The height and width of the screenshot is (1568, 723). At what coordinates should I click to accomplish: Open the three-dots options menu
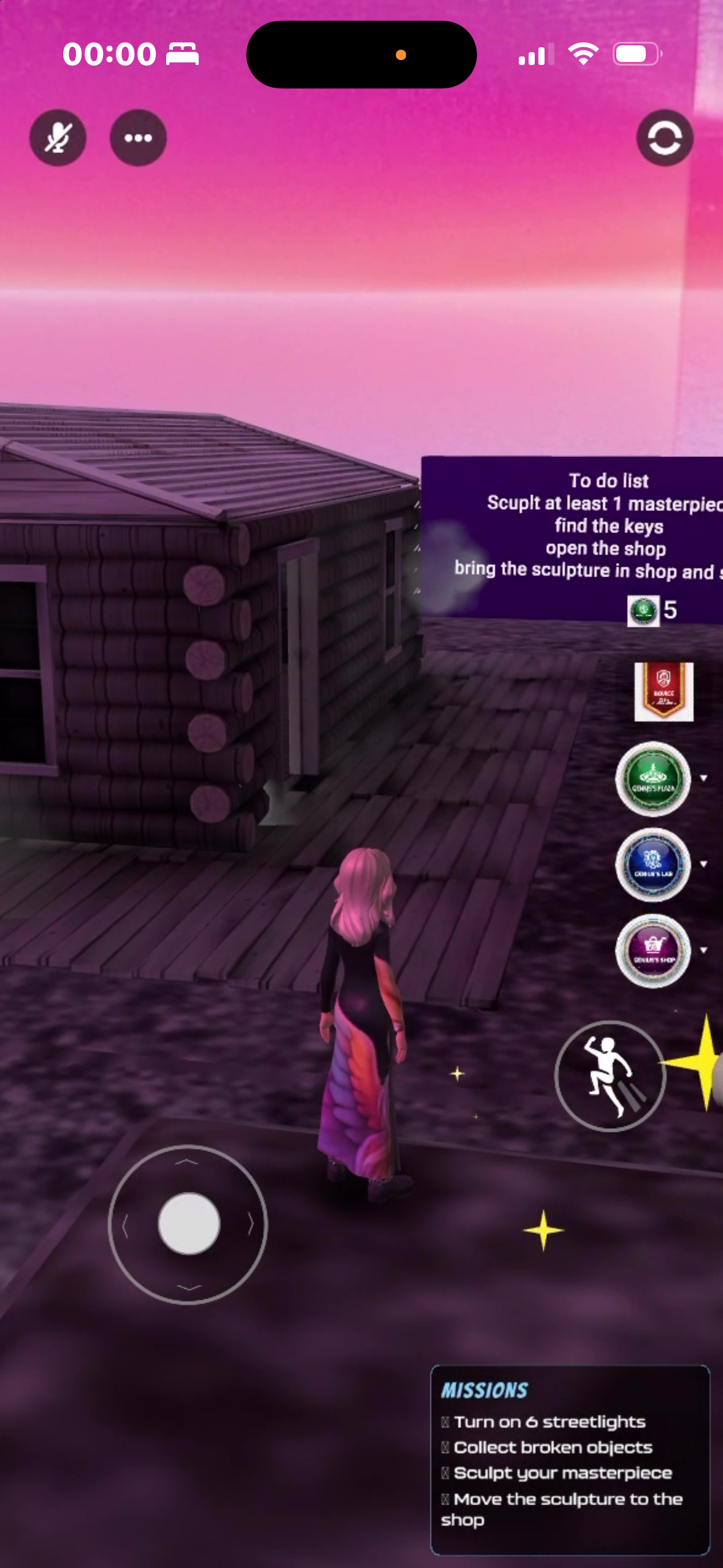click(138, 138)
